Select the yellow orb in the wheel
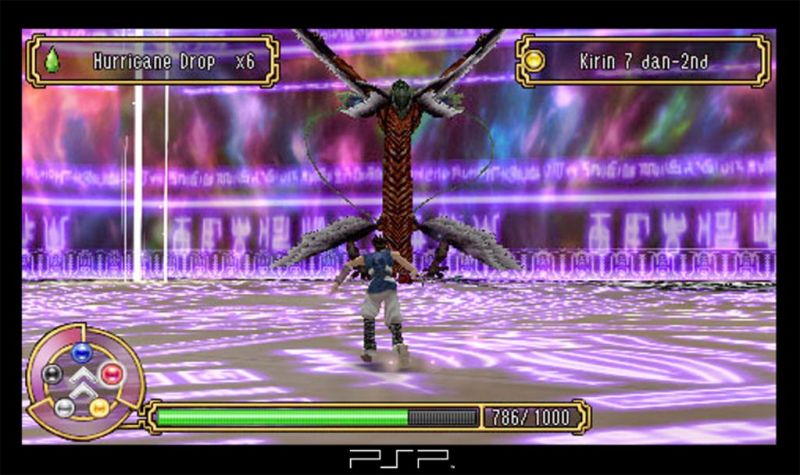800x475 pixels. (x=99, y=407)
